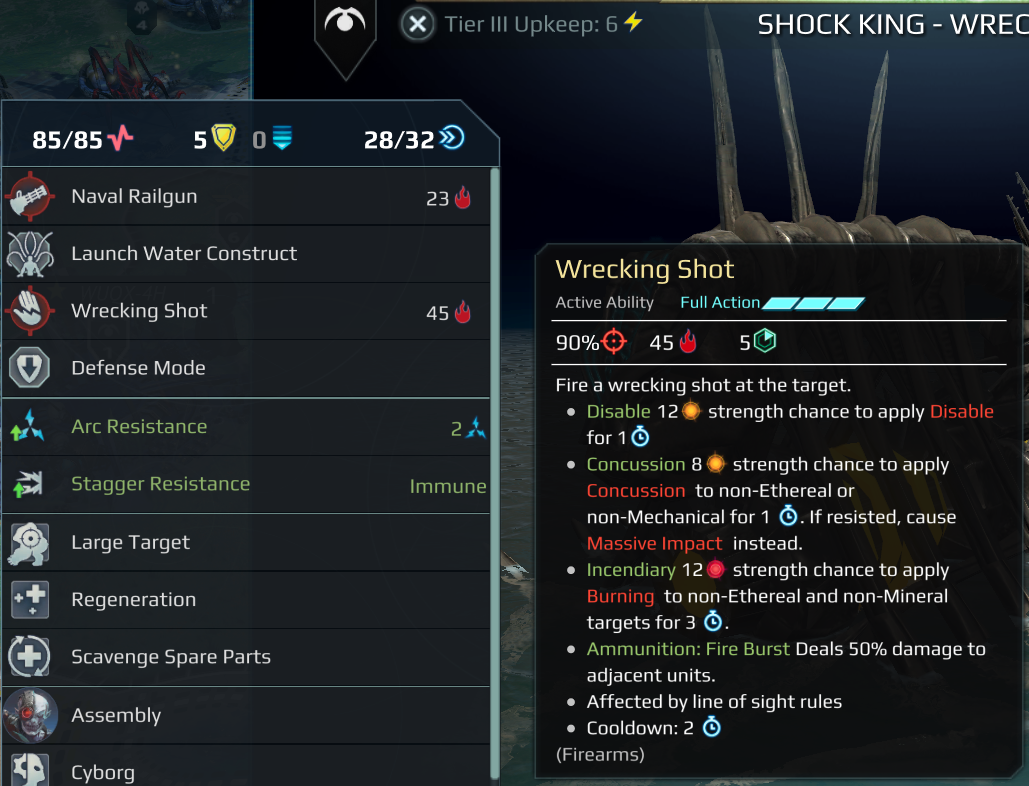Click the Disable keyword in the tooltip
The height and width of the screenshot is (786, 1029).
tap(619, 411)
